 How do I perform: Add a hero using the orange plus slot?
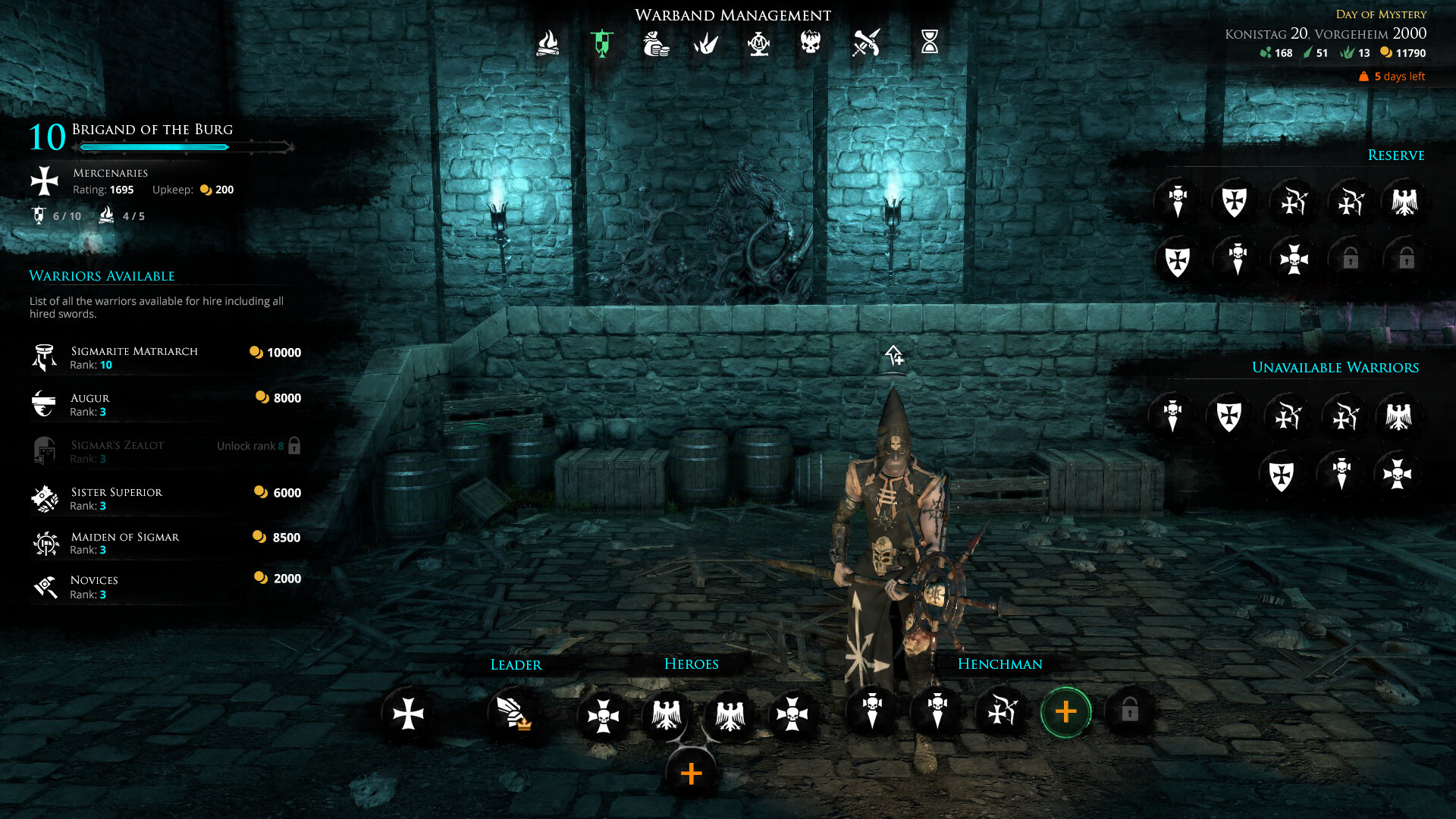(x=691, y=773)
